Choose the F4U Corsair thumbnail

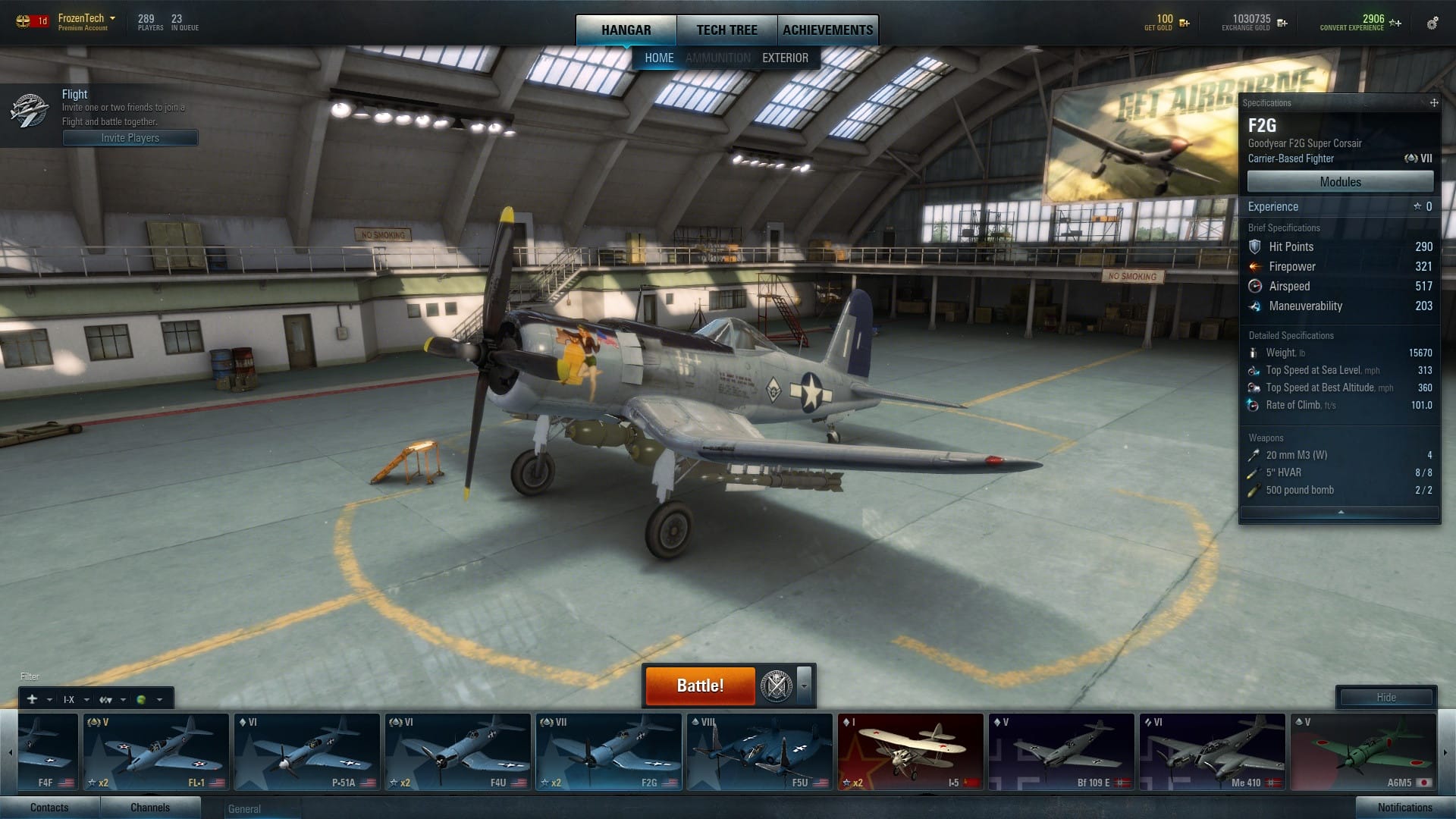457,752
